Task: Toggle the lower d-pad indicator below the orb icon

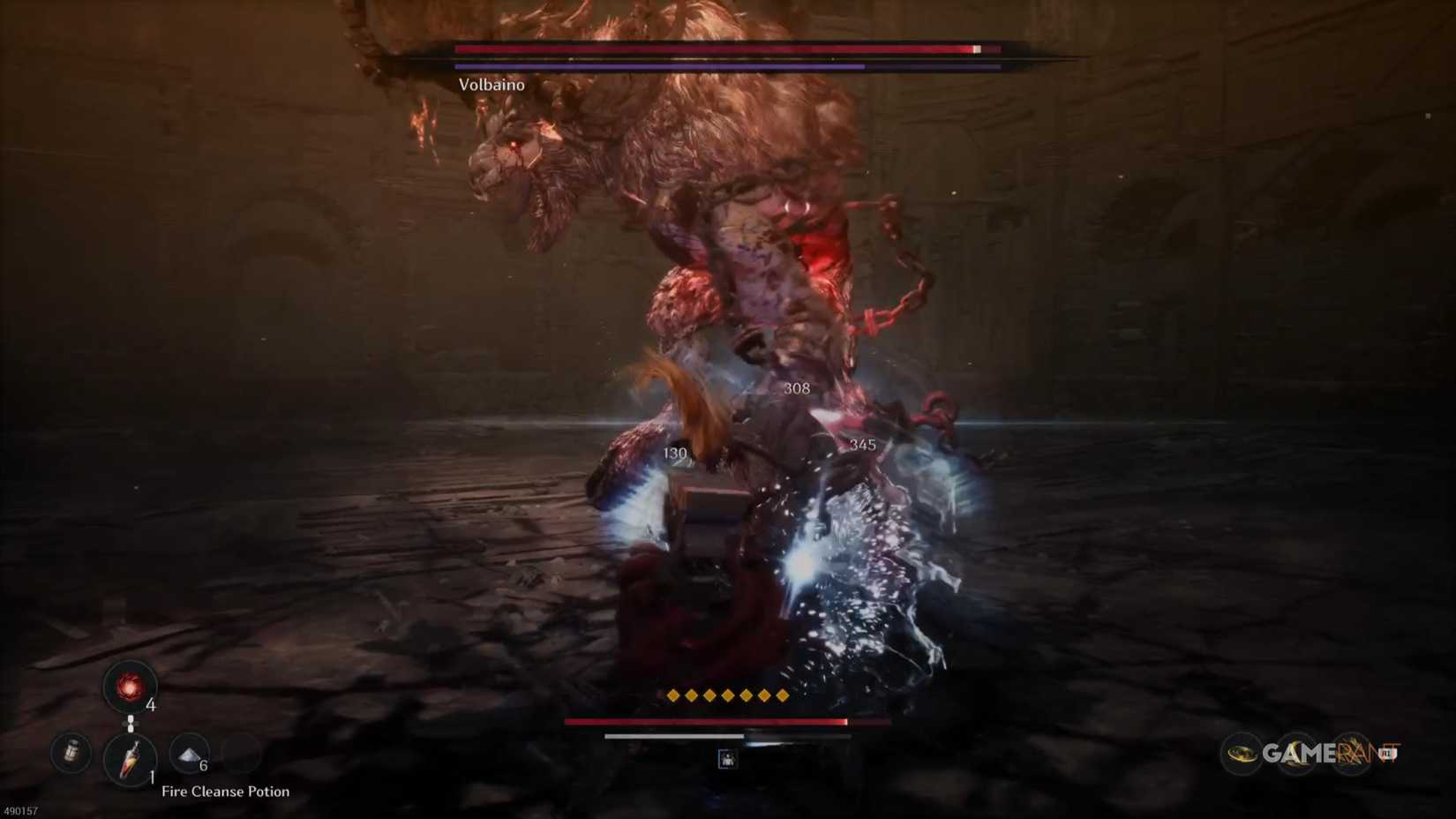Action: click(x=130, y=729)
